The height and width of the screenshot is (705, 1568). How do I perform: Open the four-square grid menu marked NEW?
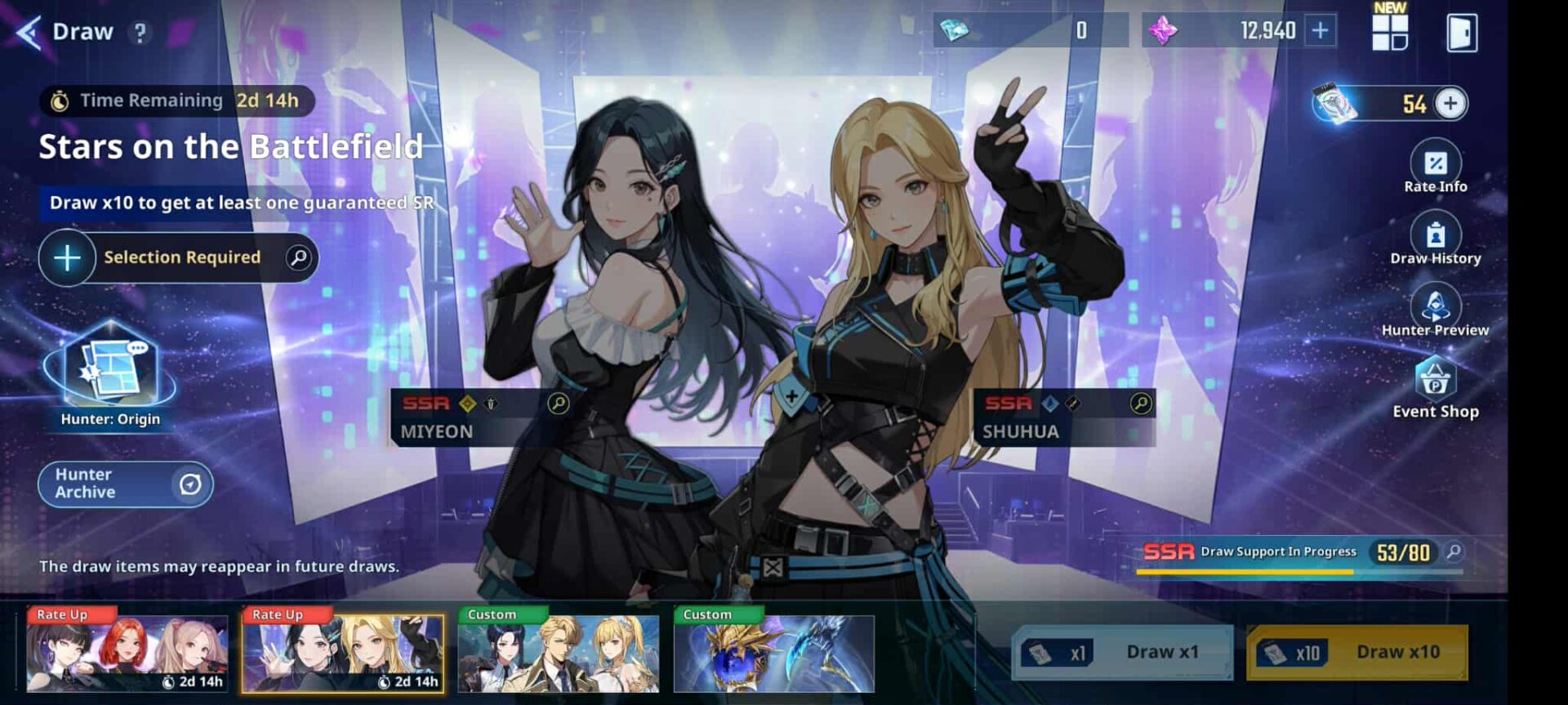(x=1389, y=32)
